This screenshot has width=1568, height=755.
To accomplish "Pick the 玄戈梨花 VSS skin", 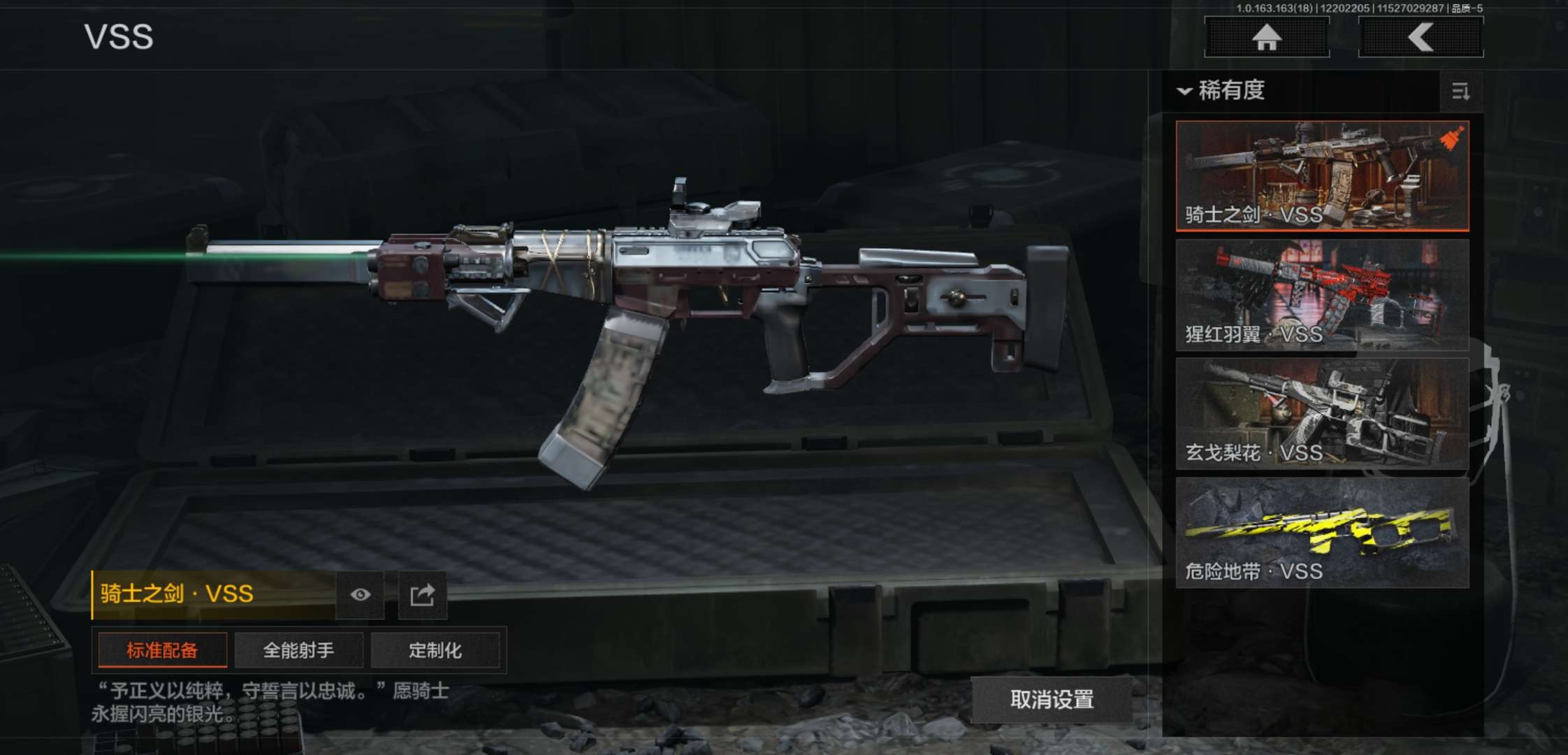I will click(x=1322, y=413).
